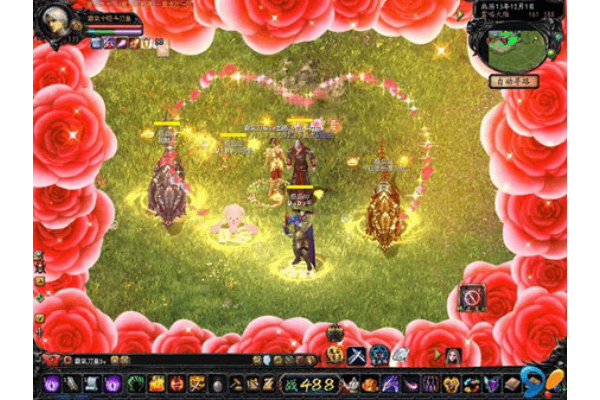Select the crossed-out red circle icon
Screen dimensions: 600x400
point(472,297)
